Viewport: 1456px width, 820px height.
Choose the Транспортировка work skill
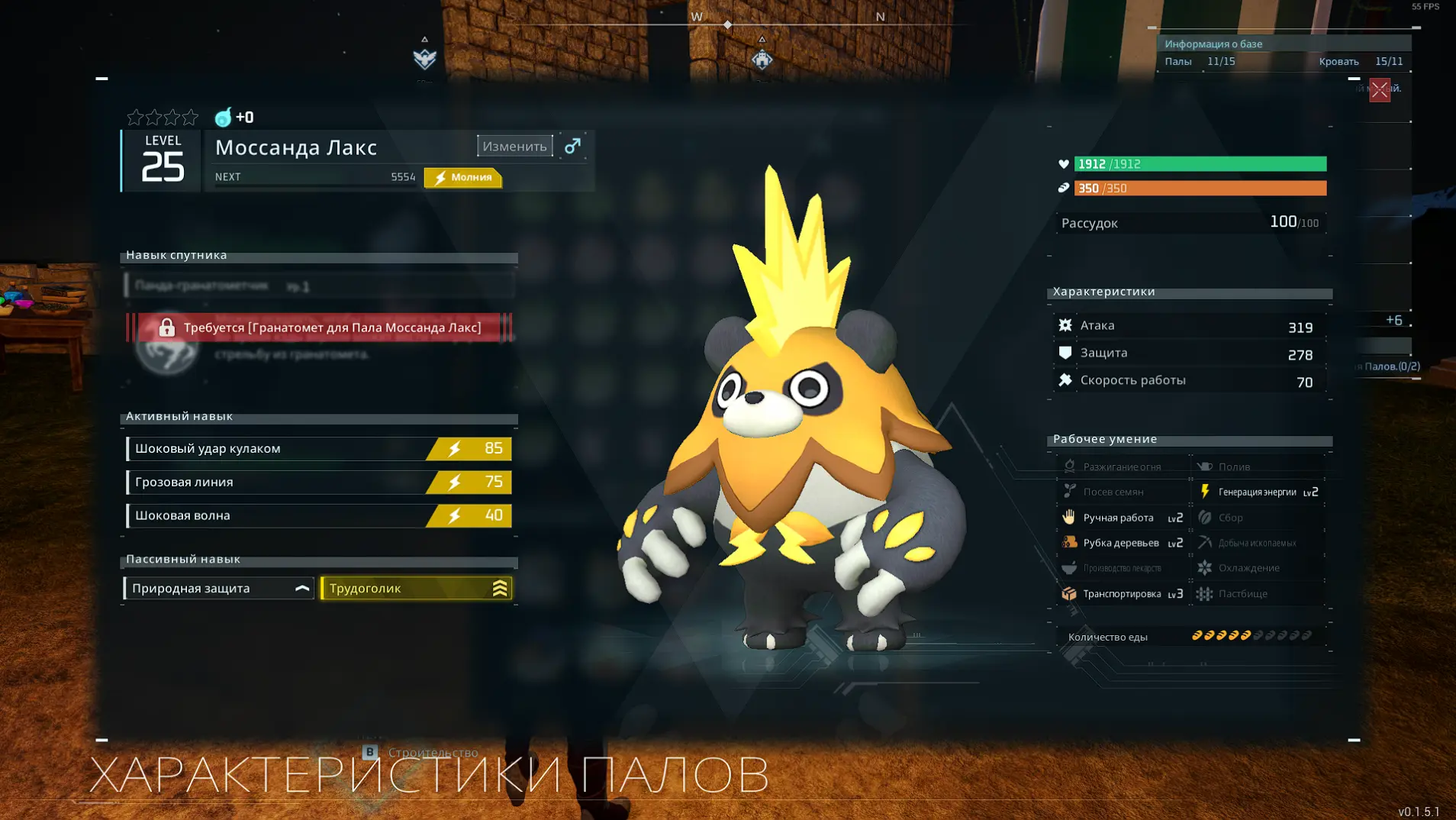[1122, 594]
